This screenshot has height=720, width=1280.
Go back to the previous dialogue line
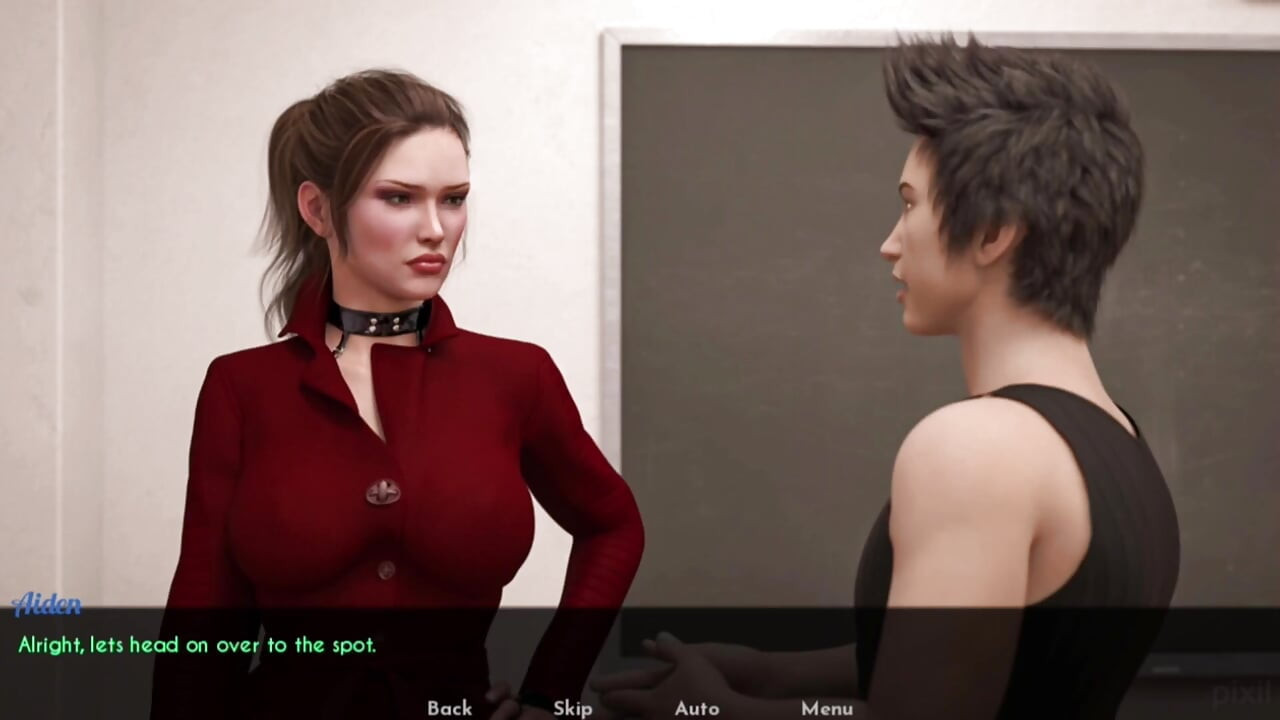(x=449, y=708)
